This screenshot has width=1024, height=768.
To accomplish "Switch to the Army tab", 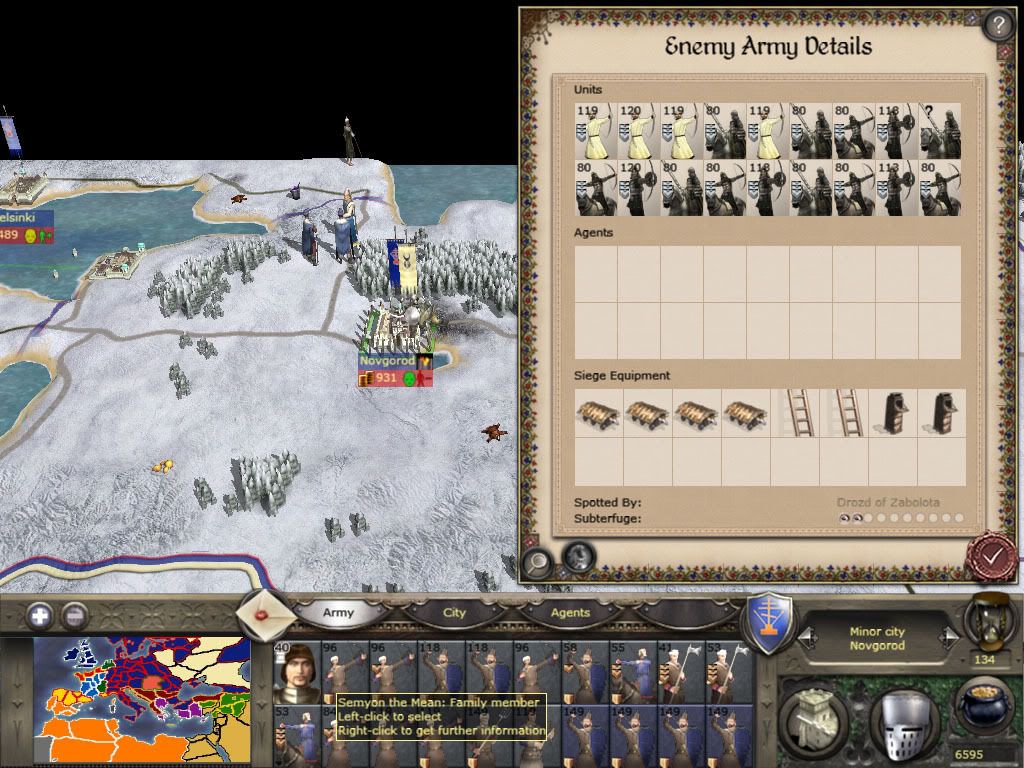I will click(338, 613).
